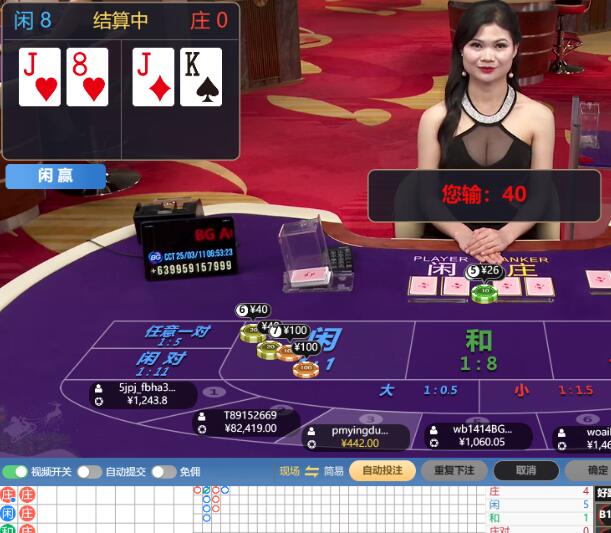This screenshot has width=611, height=533.
Task: Cancel the bet with 取消
Action: click(x=526, y=470)
